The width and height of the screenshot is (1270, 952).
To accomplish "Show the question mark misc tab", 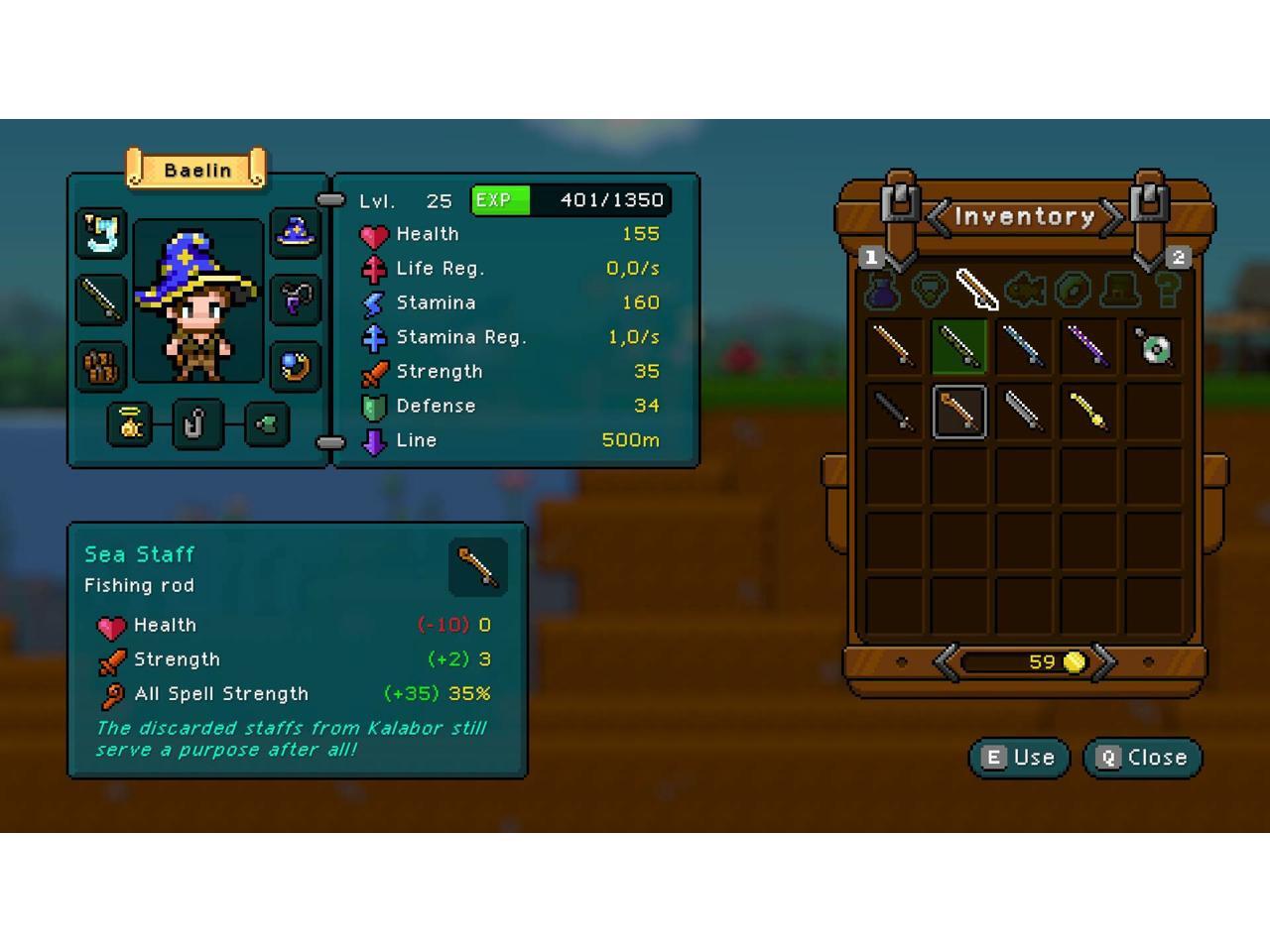I will (1168, 291).
